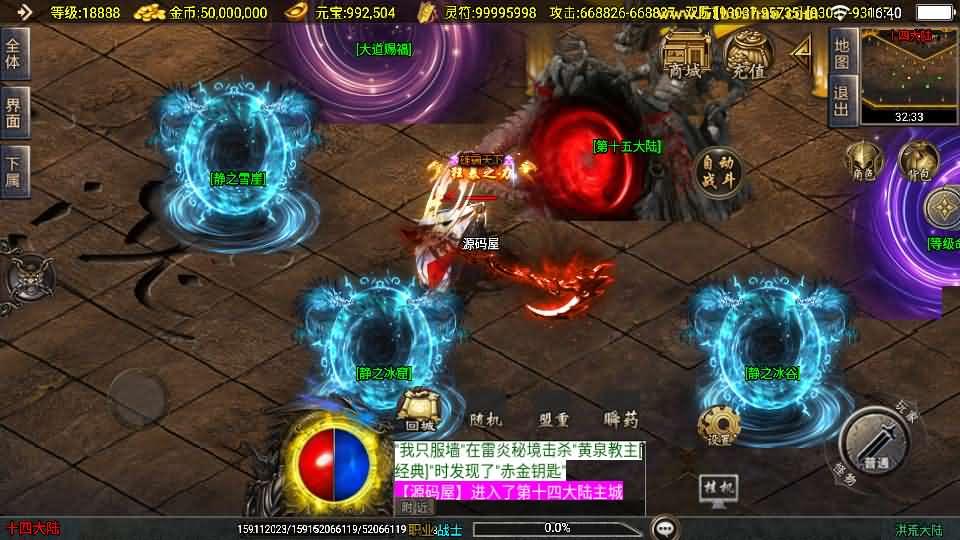Tap the 退出 exit button
Image resolution: width=960 pixels, height=540 pixels.
[x=842, y=102]
